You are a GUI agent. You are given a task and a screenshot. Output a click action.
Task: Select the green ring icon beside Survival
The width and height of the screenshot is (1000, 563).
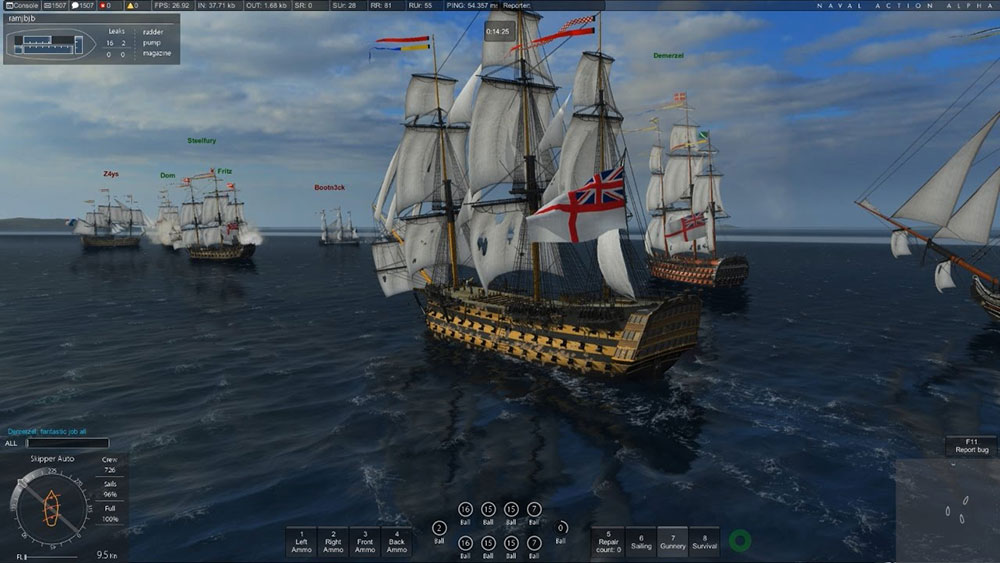pos(740,542)
